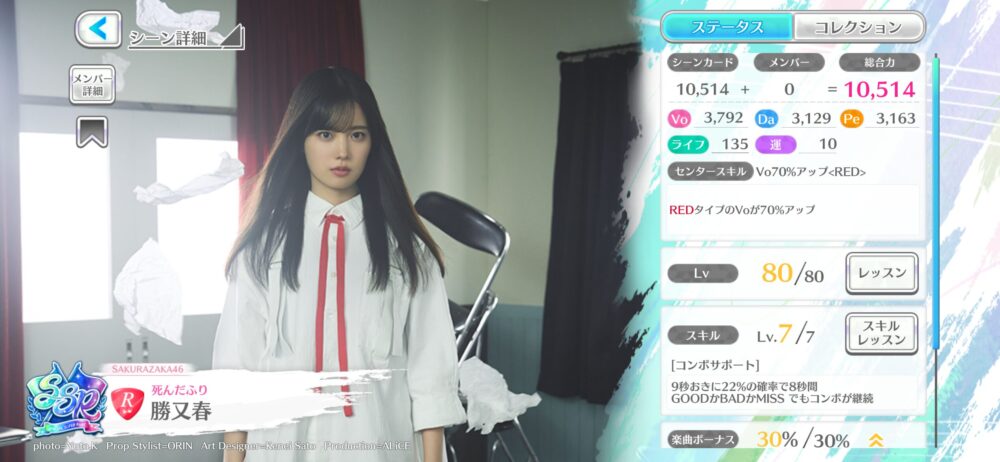Switch to the ステータス tab
1000x462 pixels.
click(727, 27)
